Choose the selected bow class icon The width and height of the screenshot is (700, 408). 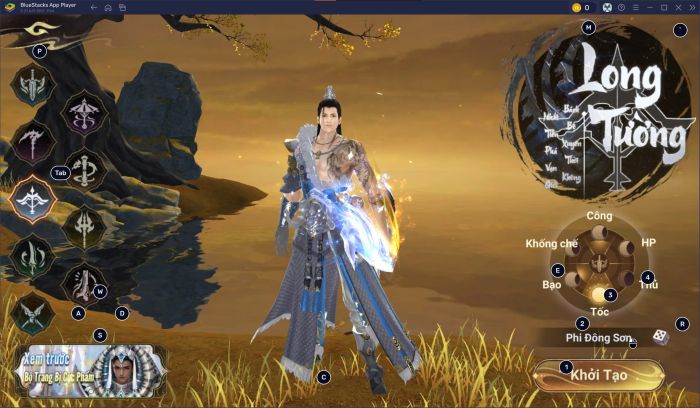(36, 197)
